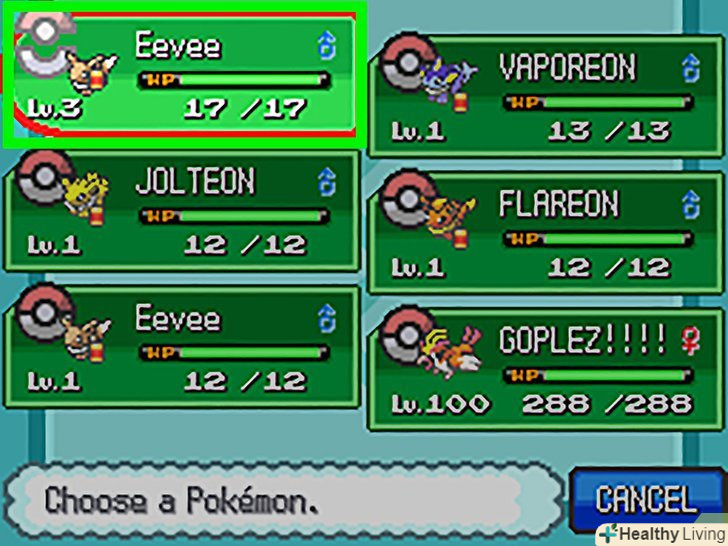Select the level 3 Eevee party slot
Viewport: 728px width, 546px height.
183,77
